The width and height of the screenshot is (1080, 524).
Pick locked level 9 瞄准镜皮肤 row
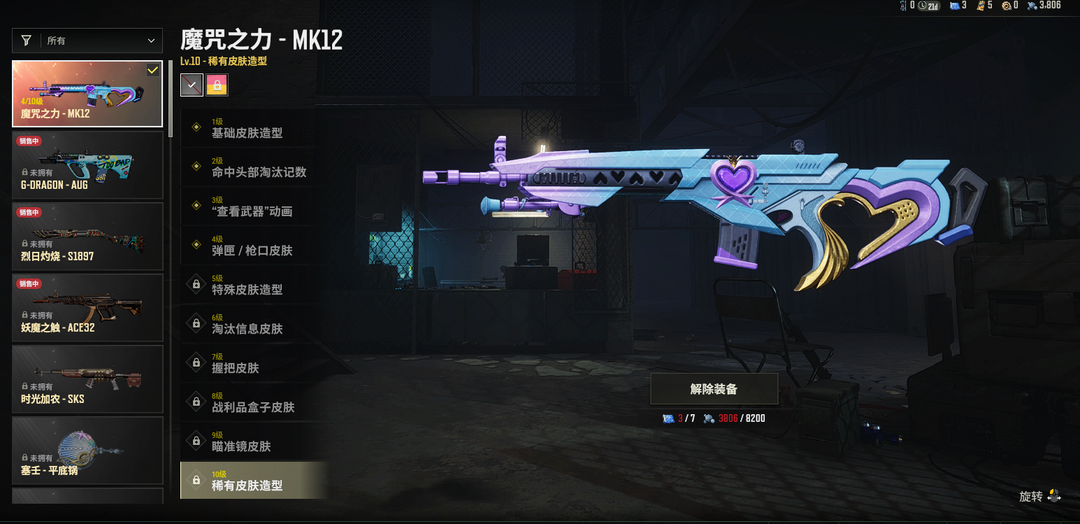(x=253, y=441)
